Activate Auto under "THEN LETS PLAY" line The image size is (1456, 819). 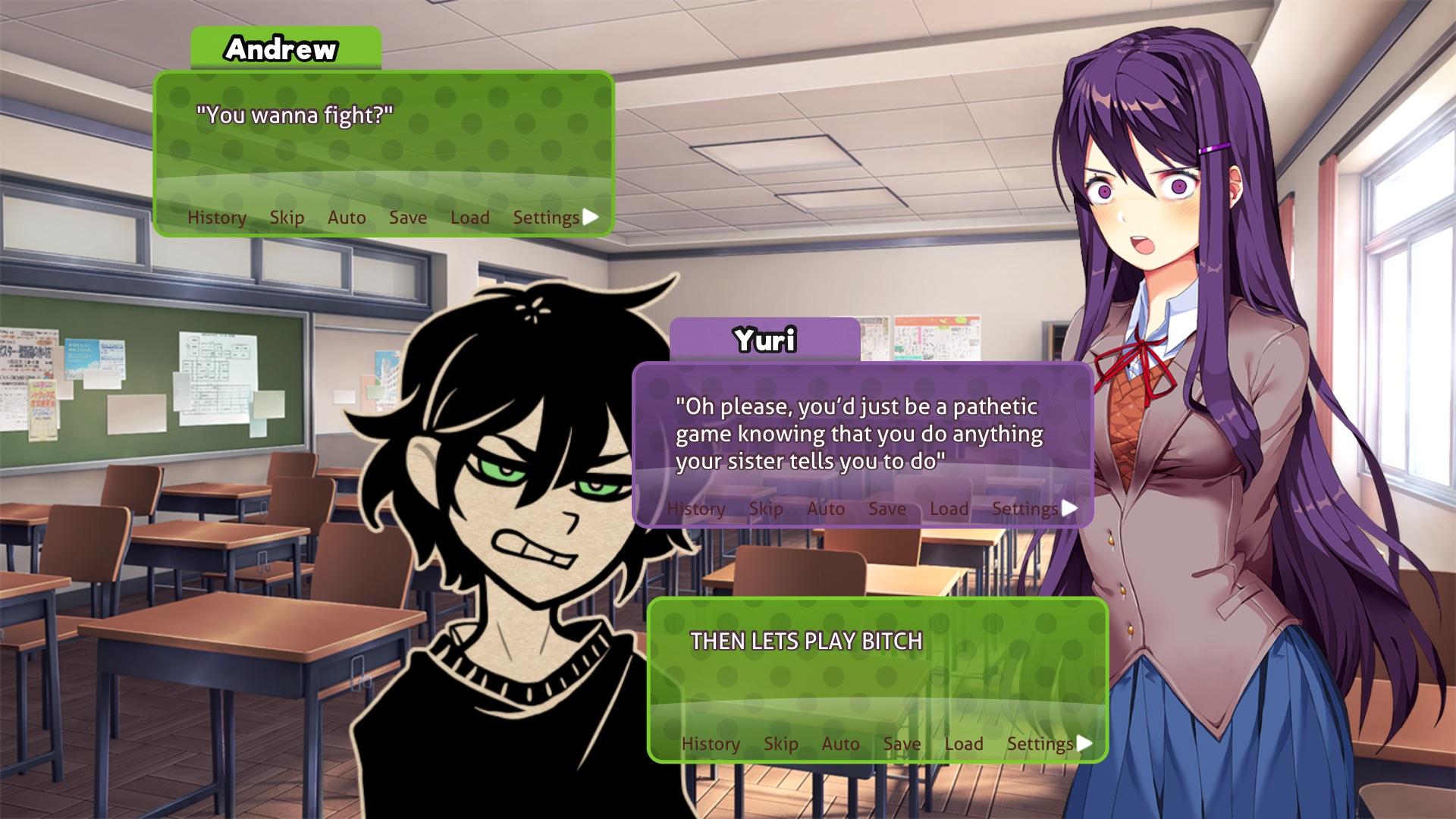pos(840,744)
